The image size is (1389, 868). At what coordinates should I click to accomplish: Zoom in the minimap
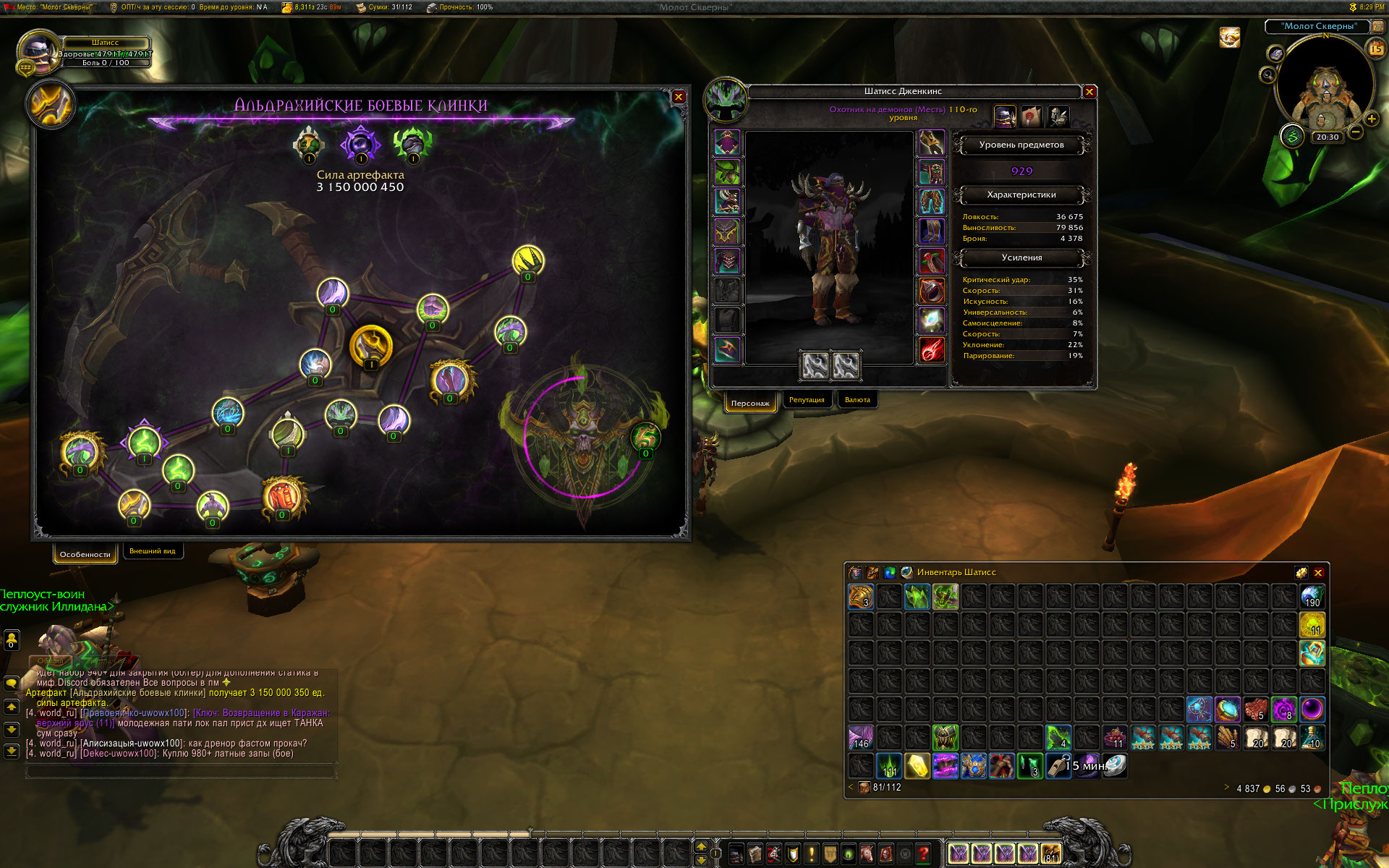(x=1371, y=119)
